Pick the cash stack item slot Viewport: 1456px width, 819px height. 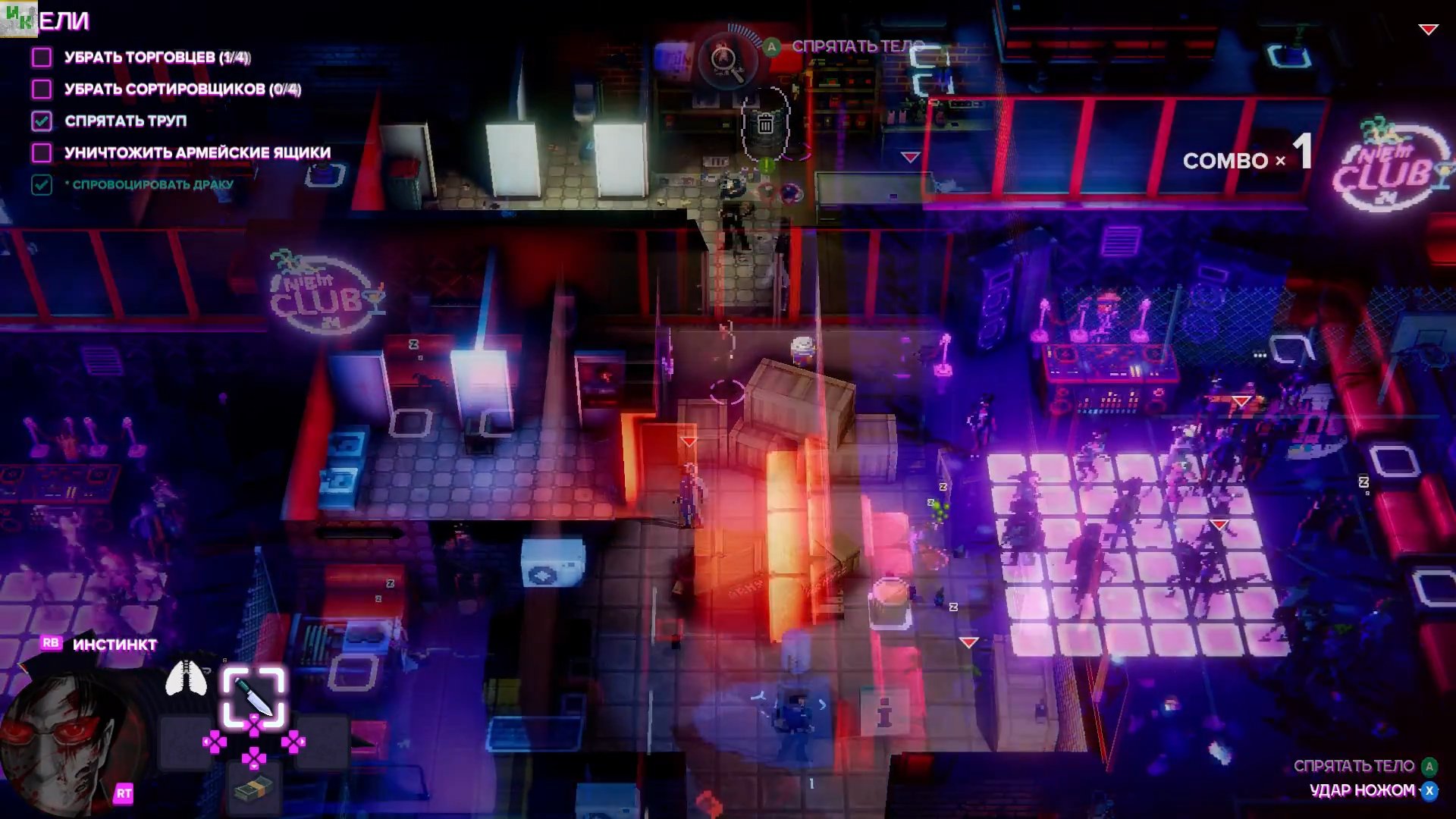[x=253, y=790]
